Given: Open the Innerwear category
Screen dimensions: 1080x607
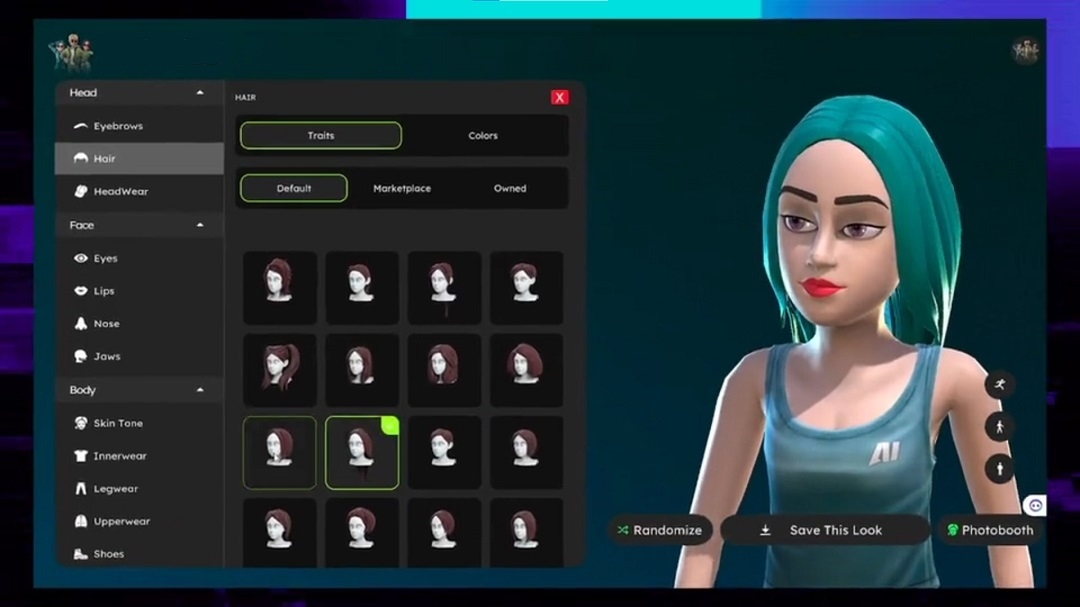Looking at the screenshot, I should 119,456.
